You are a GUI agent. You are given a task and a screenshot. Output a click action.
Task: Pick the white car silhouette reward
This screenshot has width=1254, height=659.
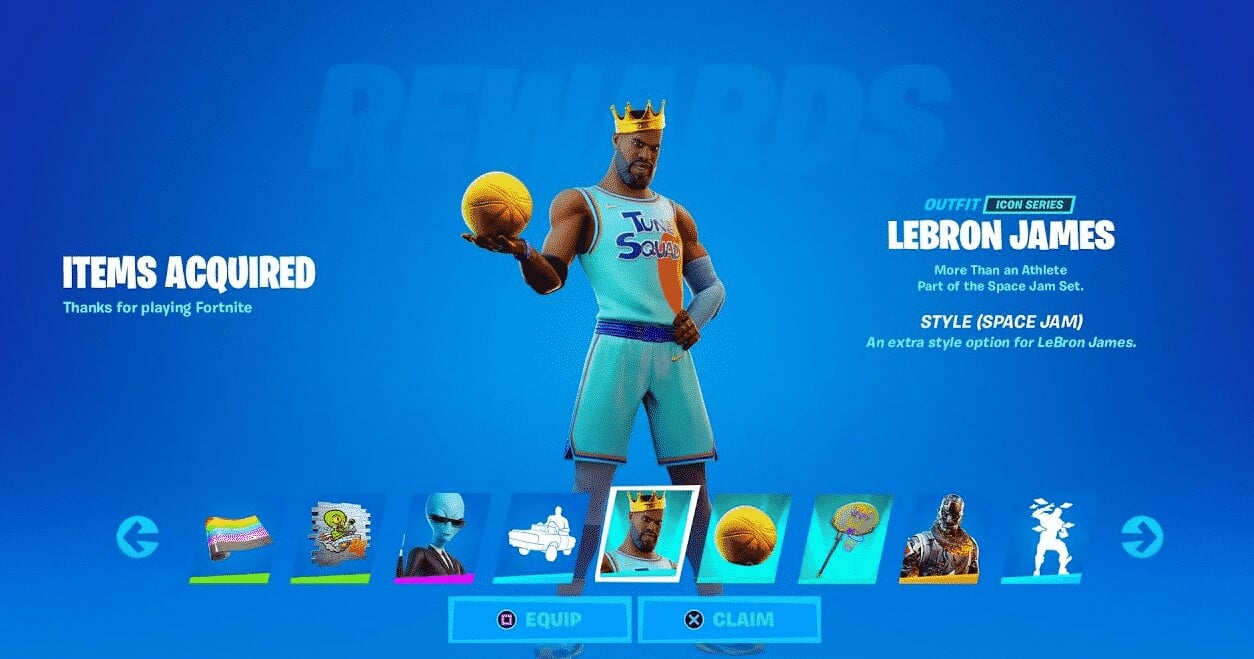pyautogui.click(x=540, y=538)
